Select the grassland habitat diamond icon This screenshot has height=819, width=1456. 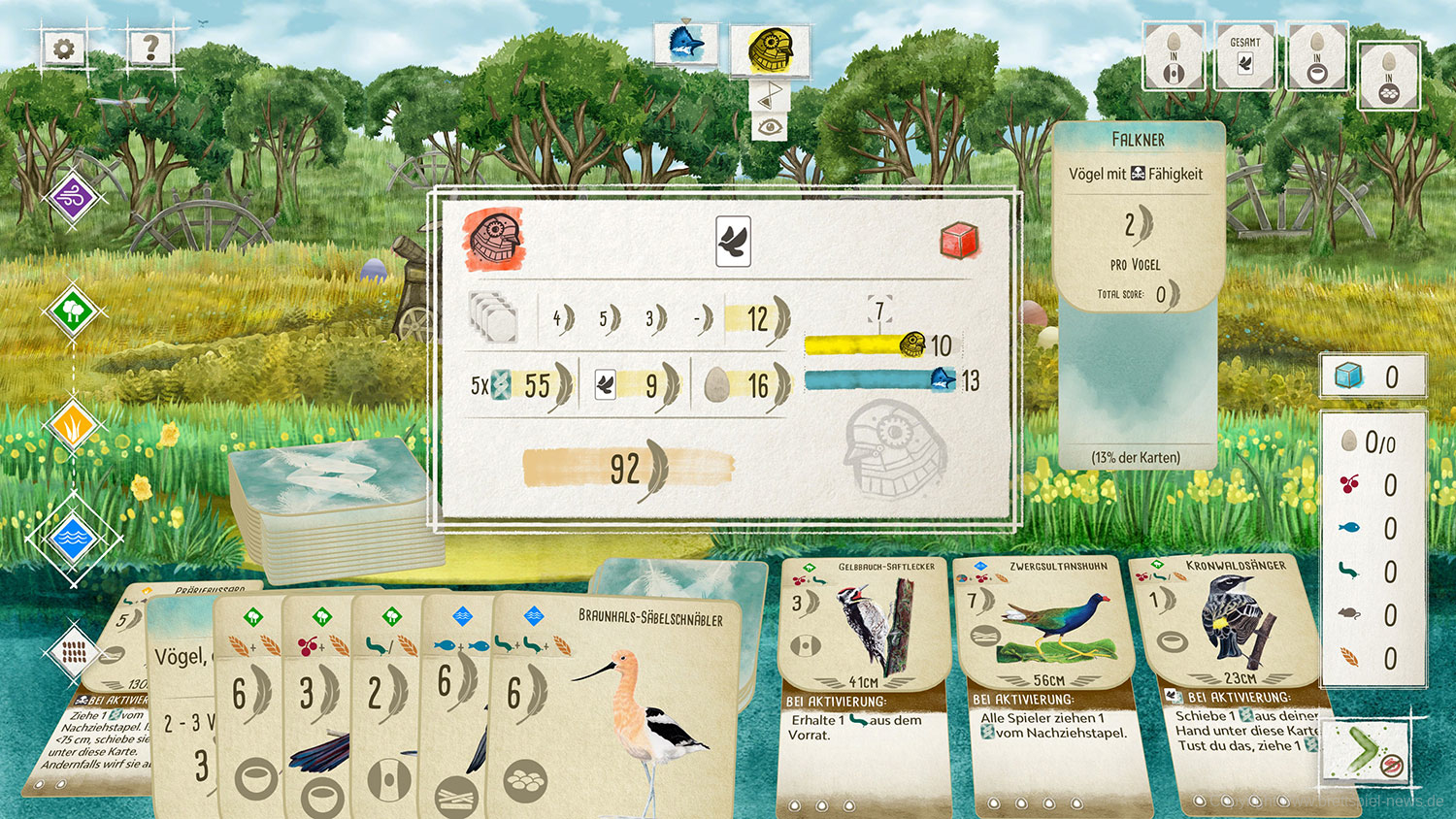(x=73, y=425)
